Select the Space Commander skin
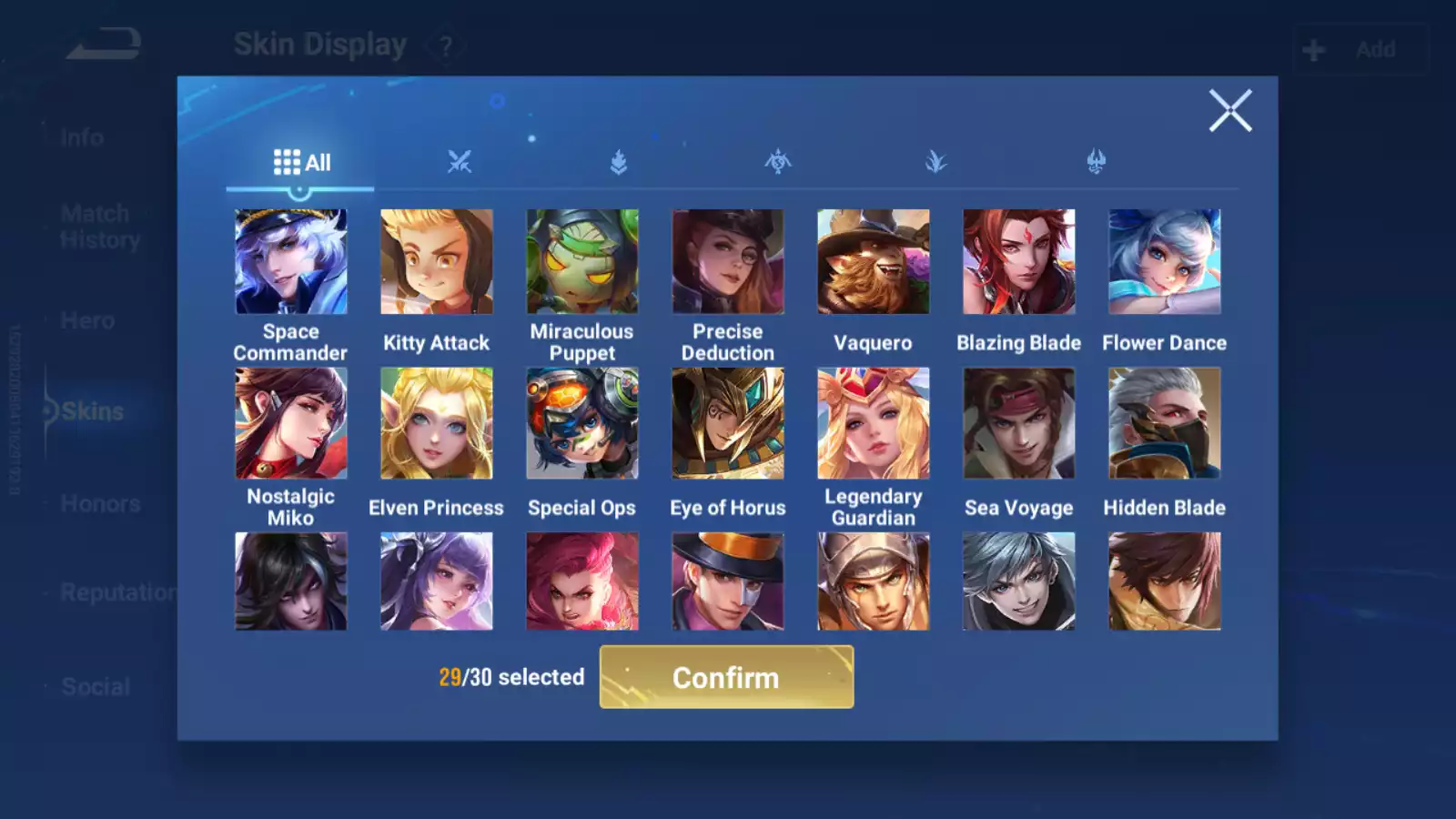 coord(291,262)
